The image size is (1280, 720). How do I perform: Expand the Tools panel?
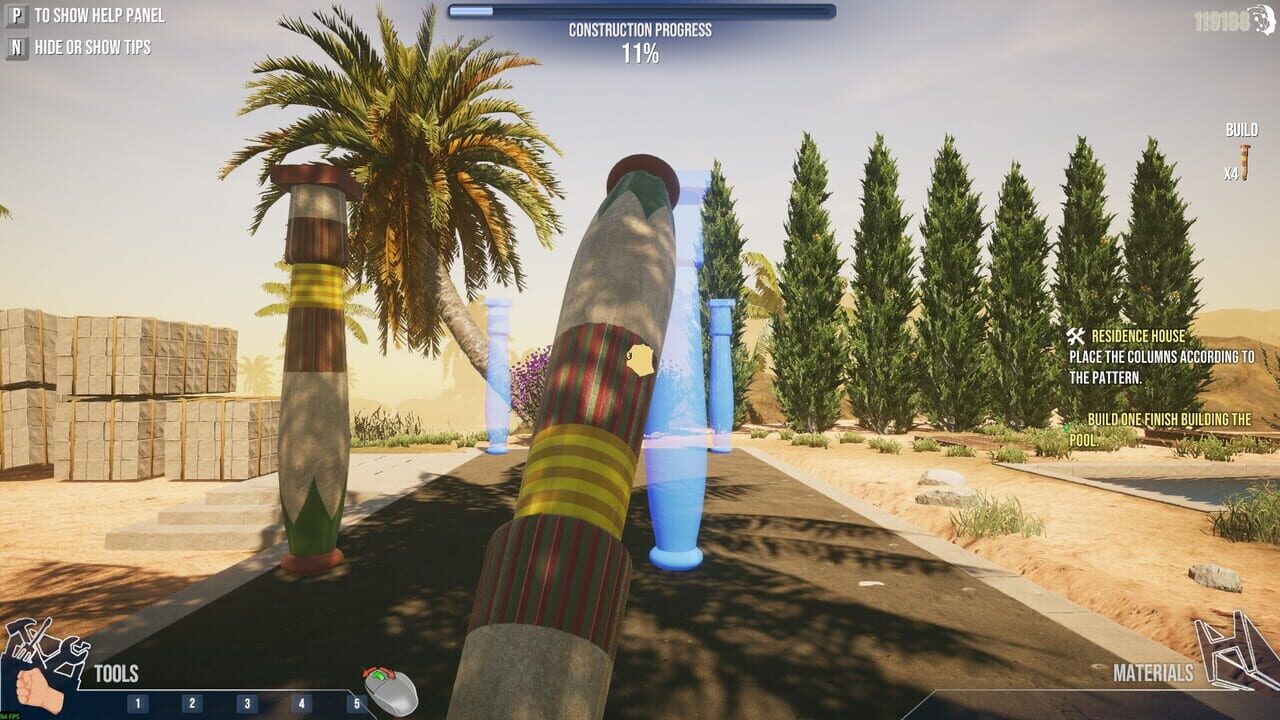click(x=116, y=672)
